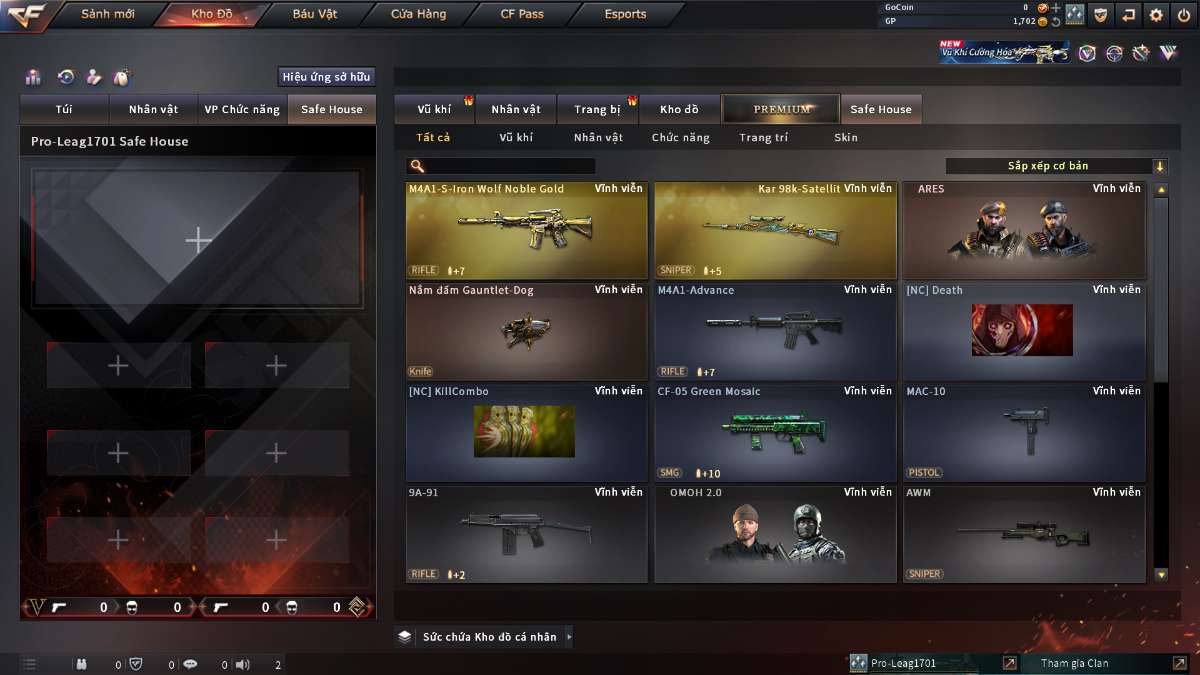This screenshot has width=1200, height=675.
Task: Select the M4A1-S-Iron Wolf Noble Gold rifle
Action: (x=527, y=230)
